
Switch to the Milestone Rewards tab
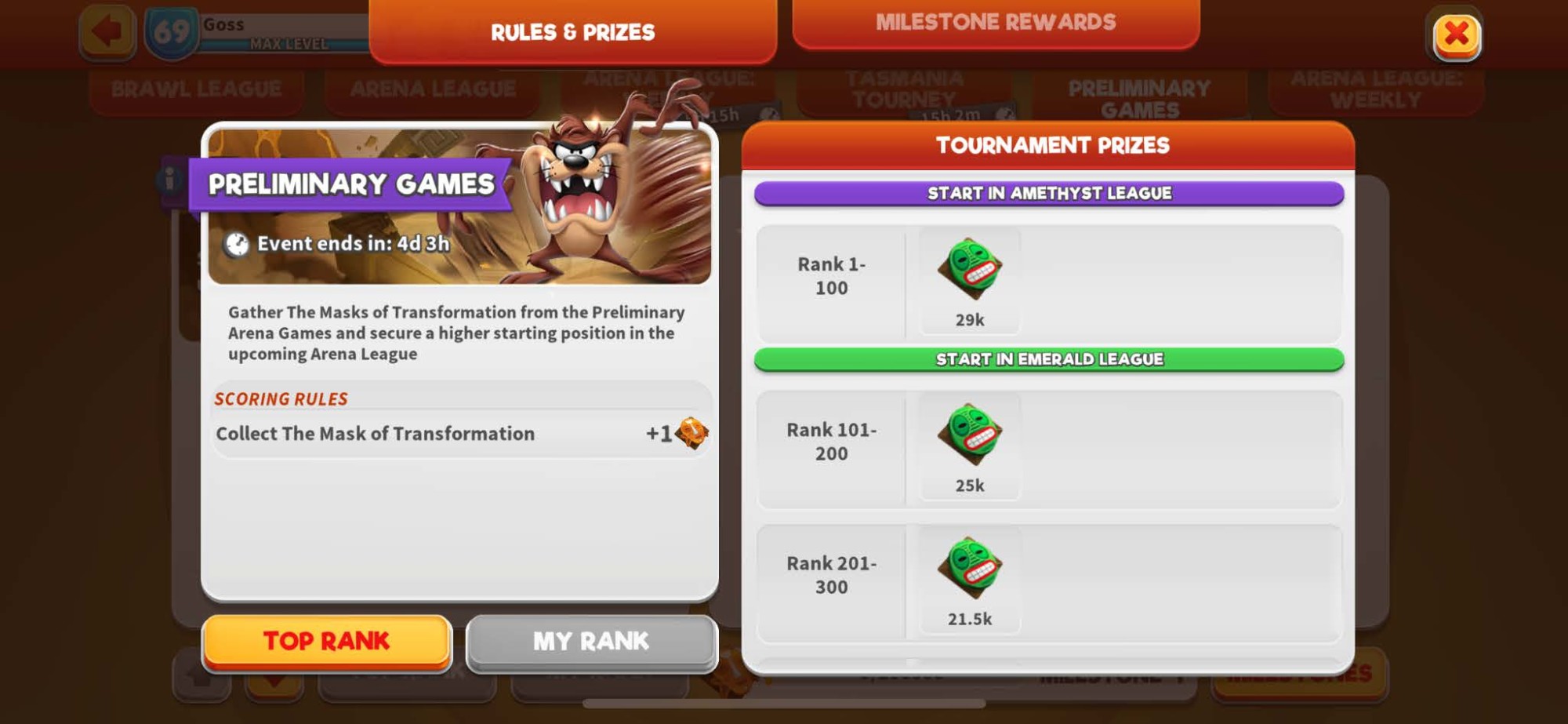coord(997,23)
